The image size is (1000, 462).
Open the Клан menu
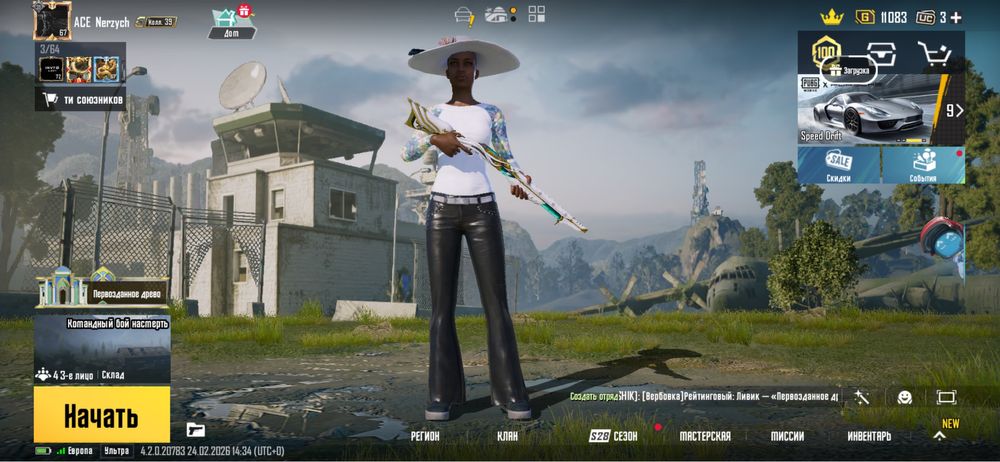pos(508,436)
